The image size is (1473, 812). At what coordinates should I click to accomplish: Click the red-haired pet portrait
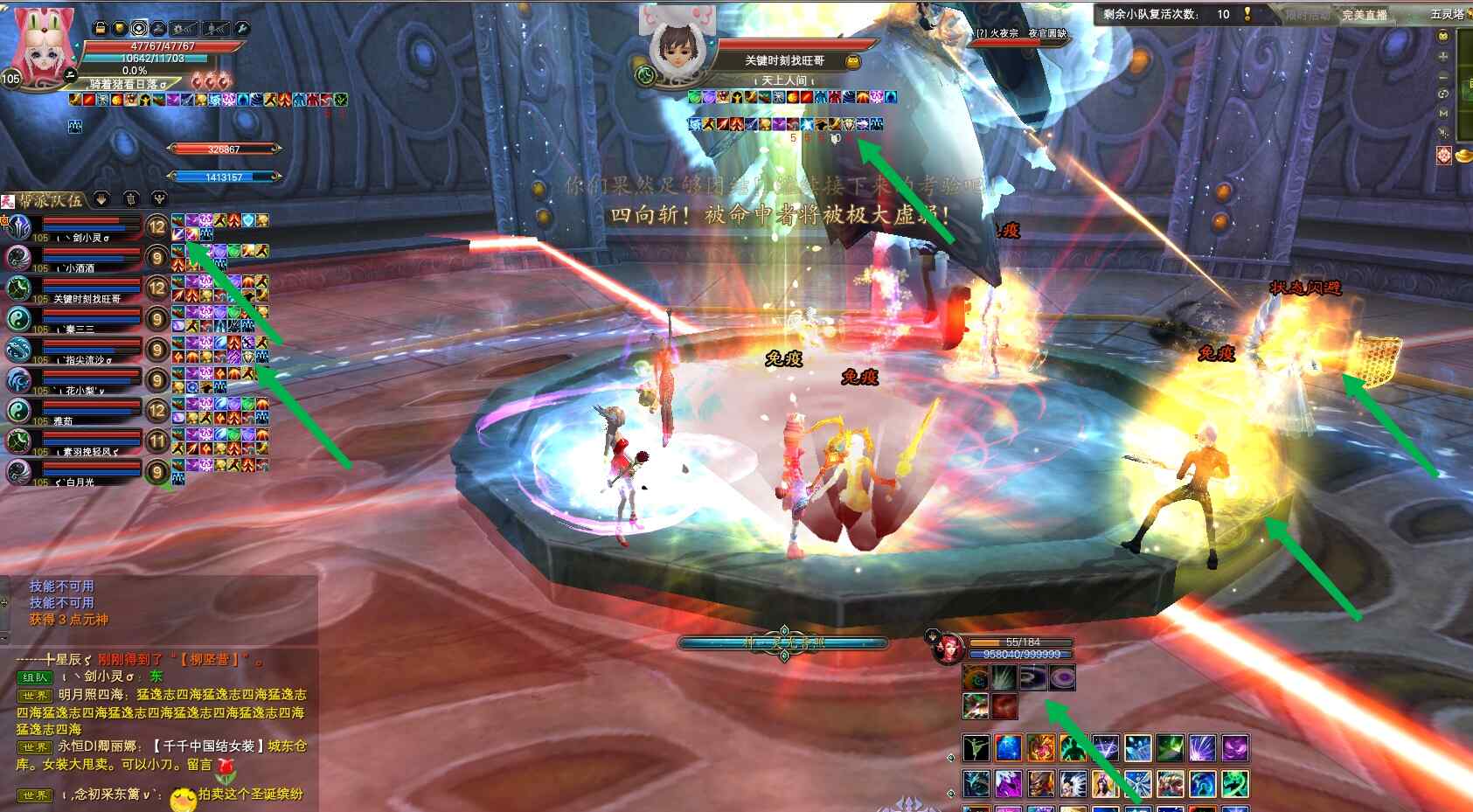(x=947, y=649)
